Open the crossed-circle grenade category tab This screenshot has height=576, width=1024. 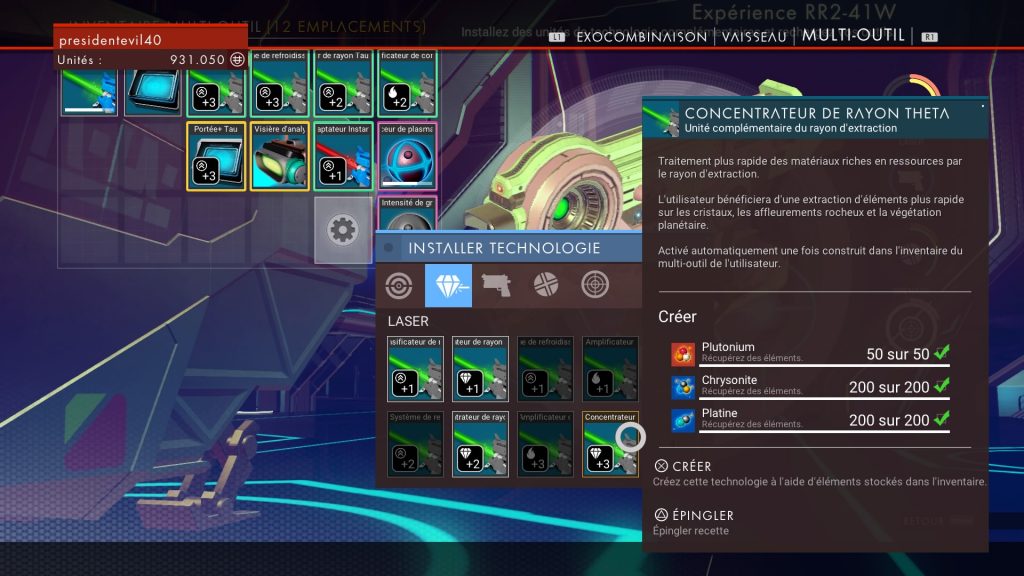point(546,285)
